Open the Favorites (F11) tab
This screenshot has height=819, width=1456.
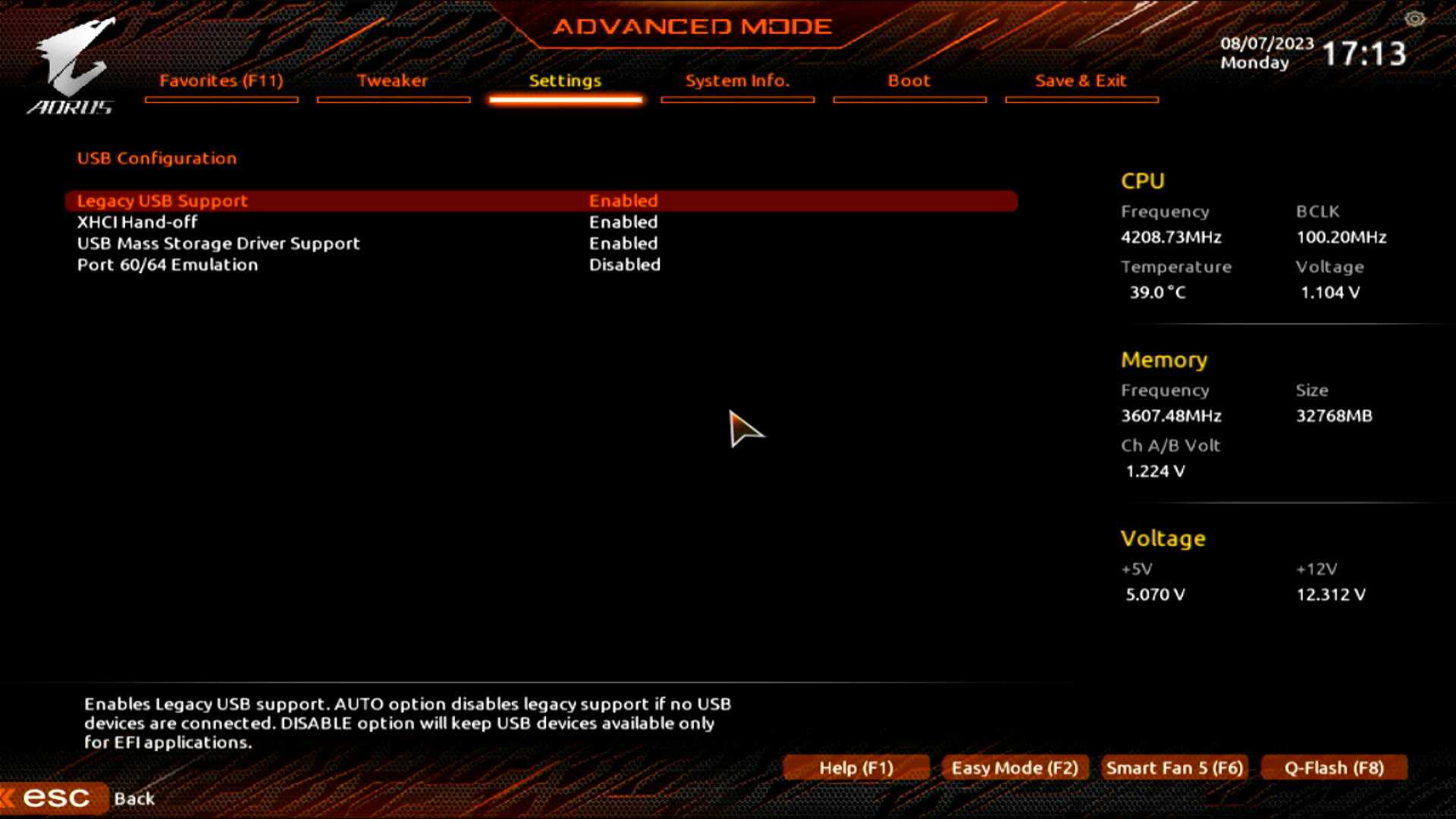(221, 81)
